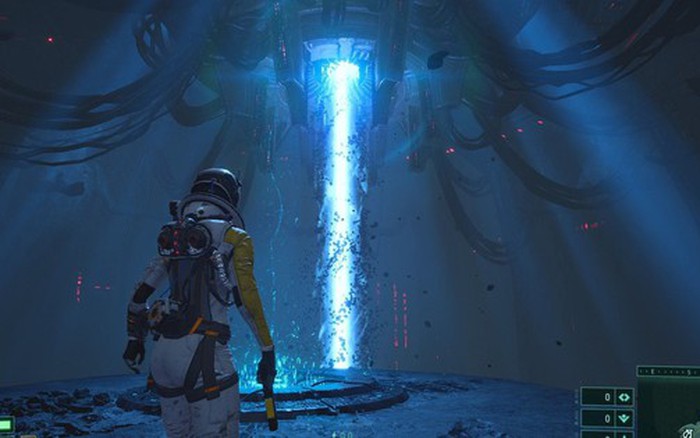Open the green minimap panel
The width and height of the screenshot is (700, 438).
click(670, 410)
